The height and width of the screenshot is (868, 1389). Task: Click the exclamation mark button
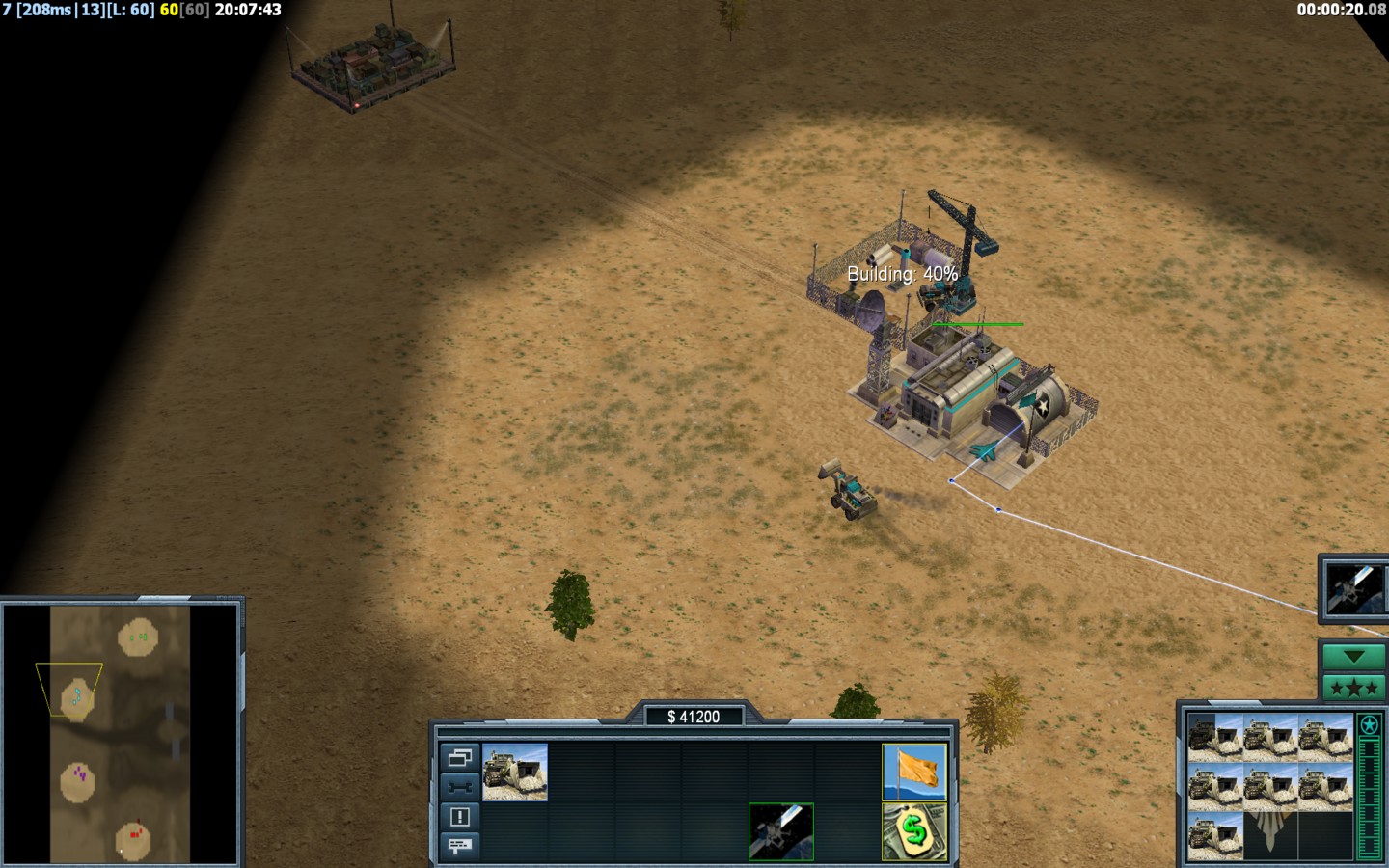[x=459, y=817]
